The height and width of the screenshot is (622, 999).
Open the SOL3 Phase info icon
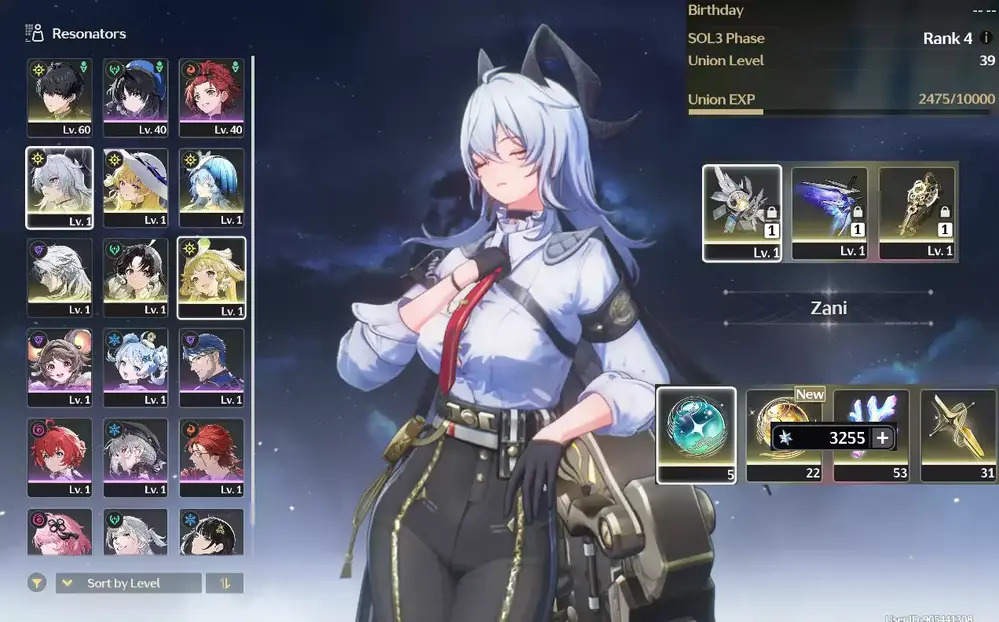(x=987, y=39)
